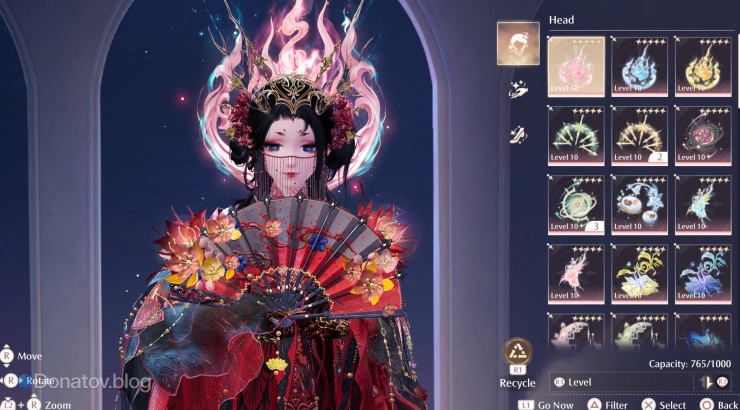Image resolution: width=740 pixels, height=410 pixels.
Task: Select the green fan-burst item without a count
Action: (x=576, y=135)
